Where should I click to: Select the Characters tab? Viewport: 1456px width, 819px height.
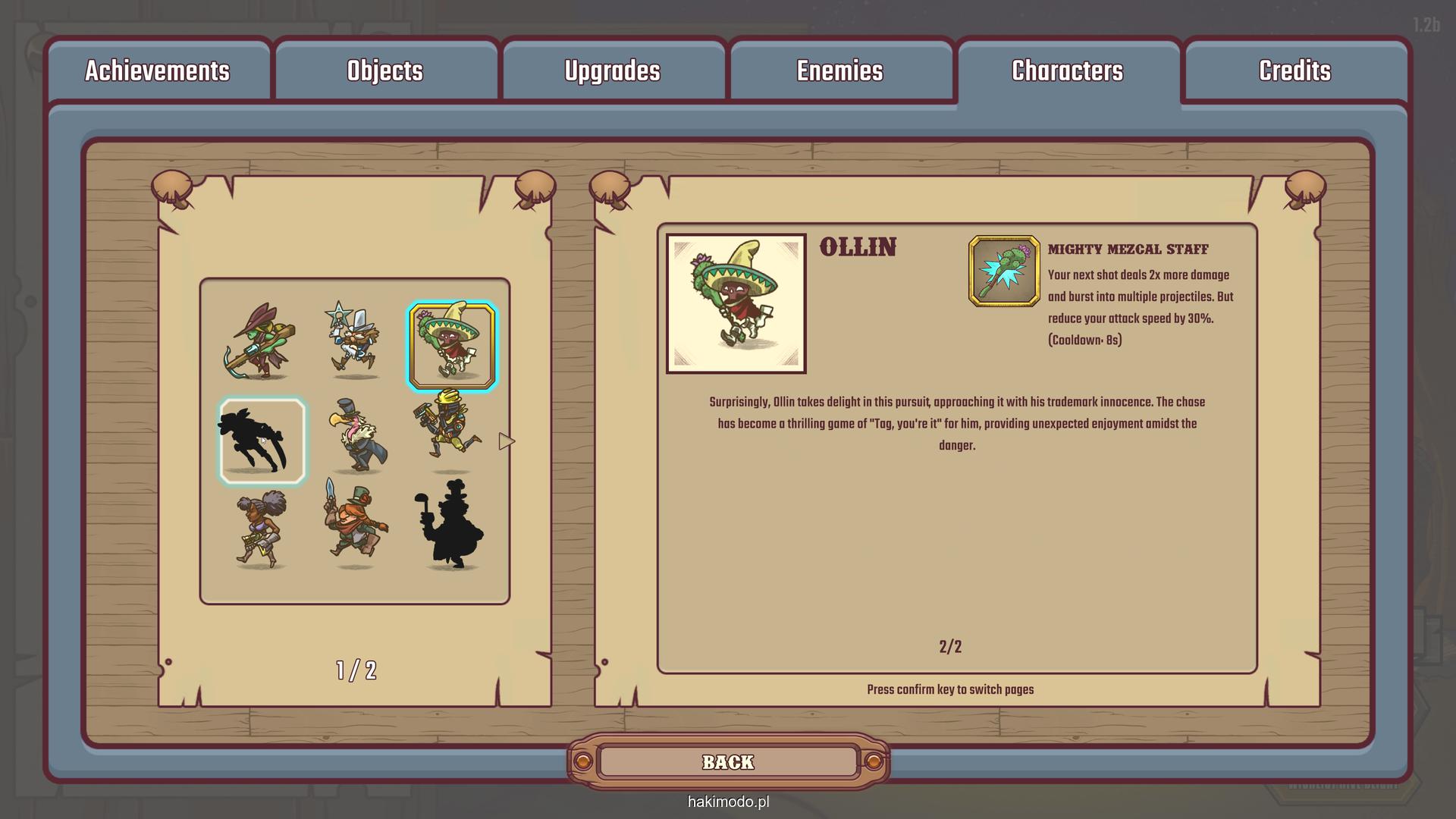[x=1067, y=71]
